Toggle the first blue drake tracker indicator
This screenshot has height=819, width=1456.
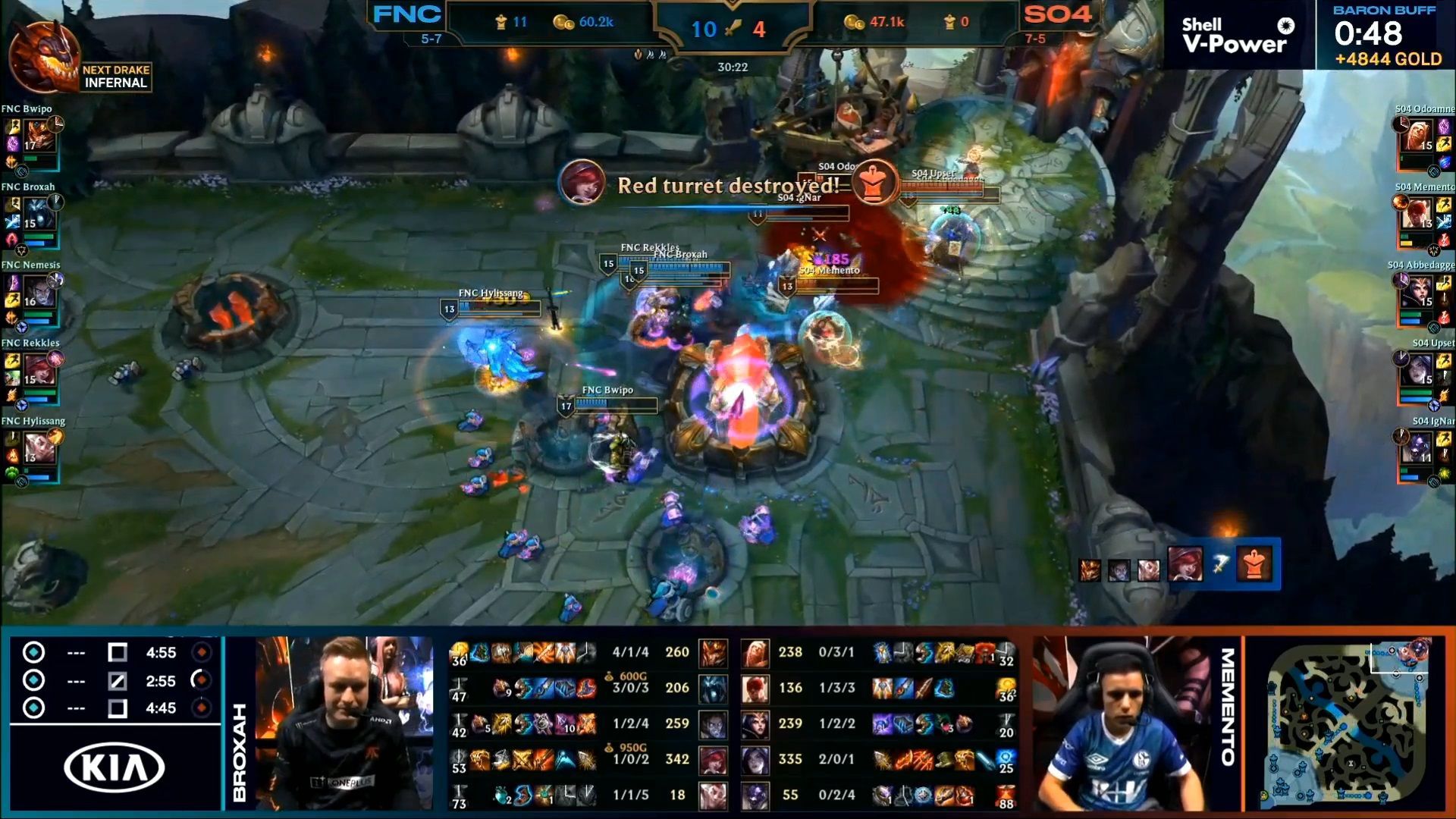point(32,651)
